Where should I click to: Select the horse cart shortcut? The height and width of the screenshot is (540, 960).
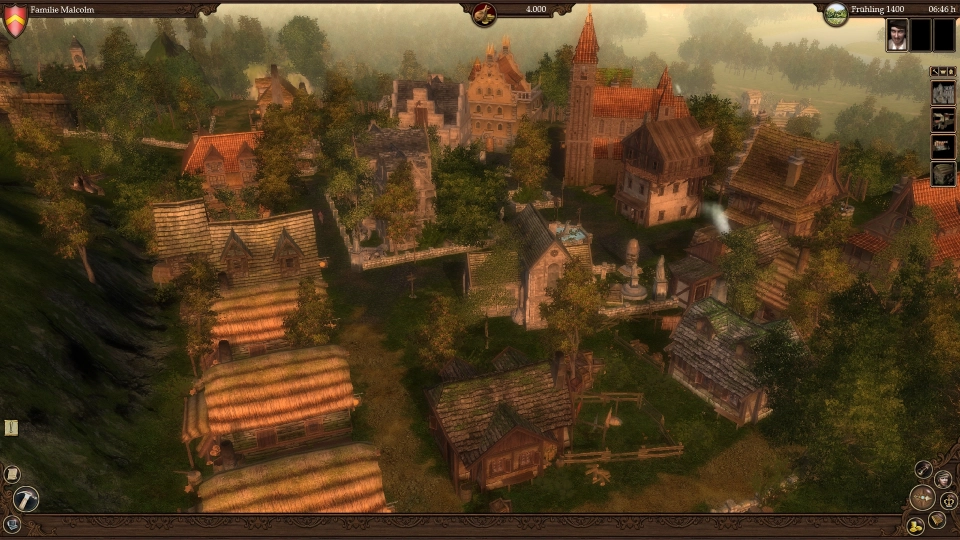tap(943, 120)
